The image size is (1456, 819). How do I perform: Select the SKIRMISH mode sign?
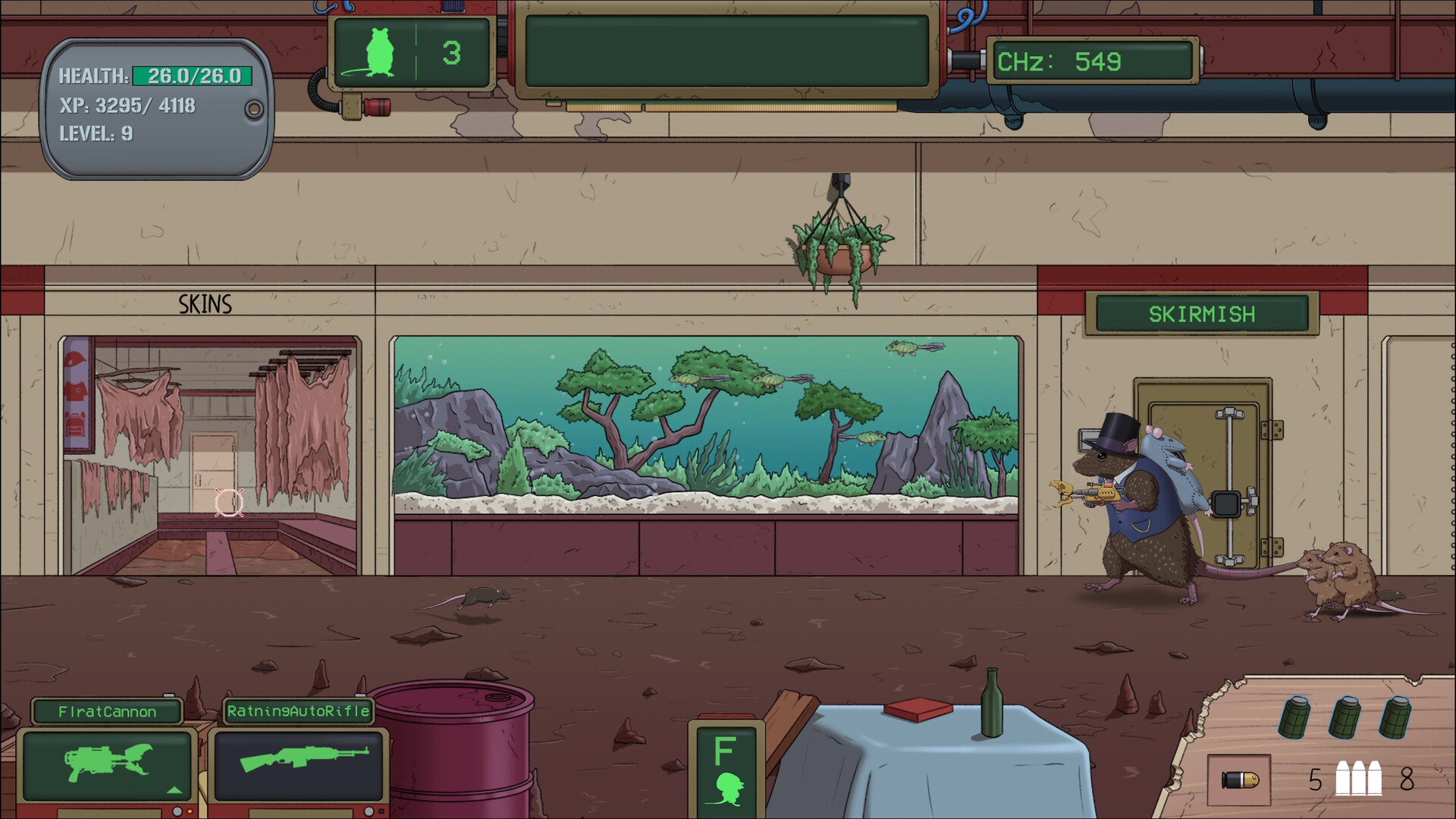pyautogui.click(x=1201, y=313)
